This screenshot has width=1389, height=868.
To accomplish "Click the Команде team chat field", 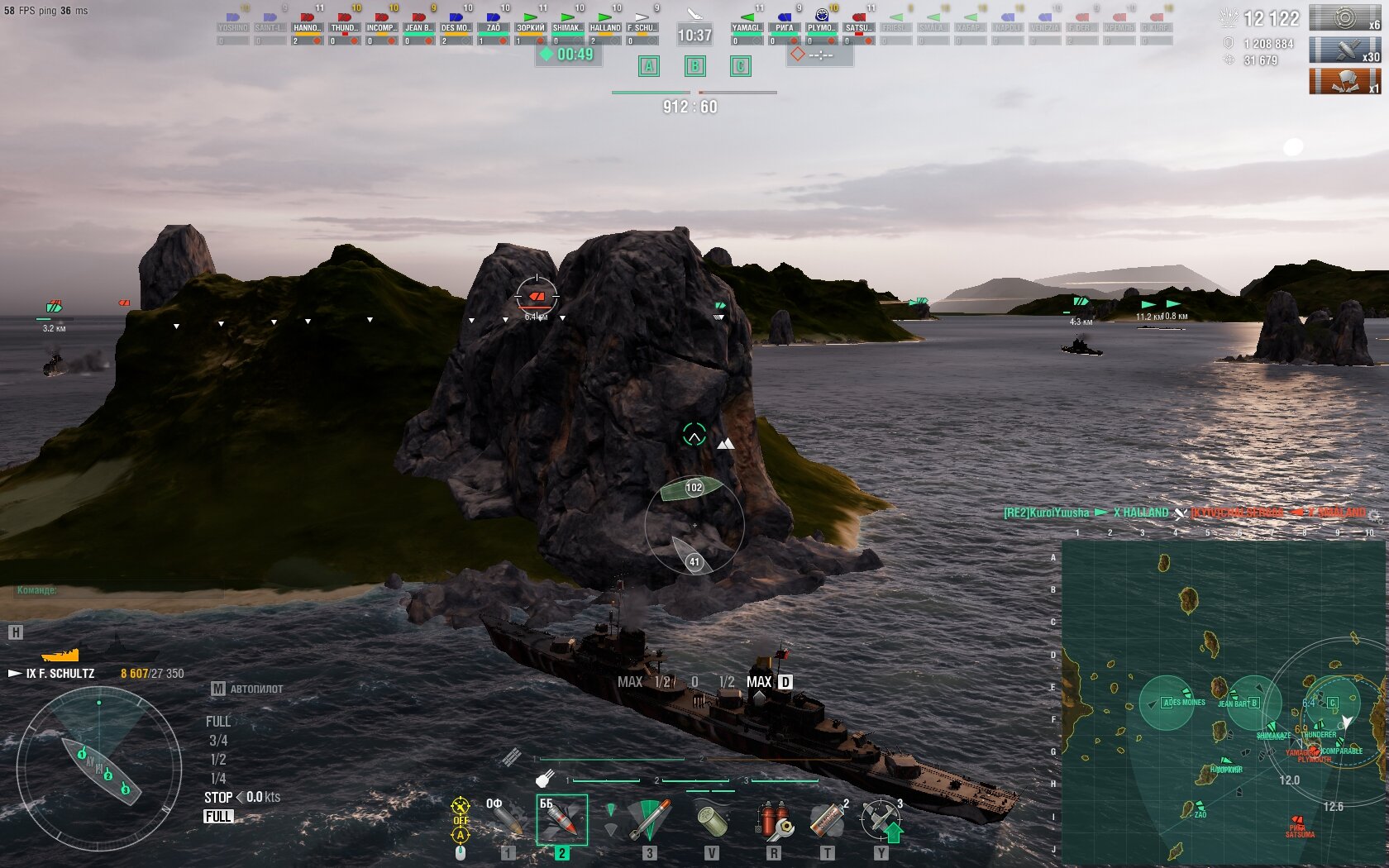I will [116, 590].
